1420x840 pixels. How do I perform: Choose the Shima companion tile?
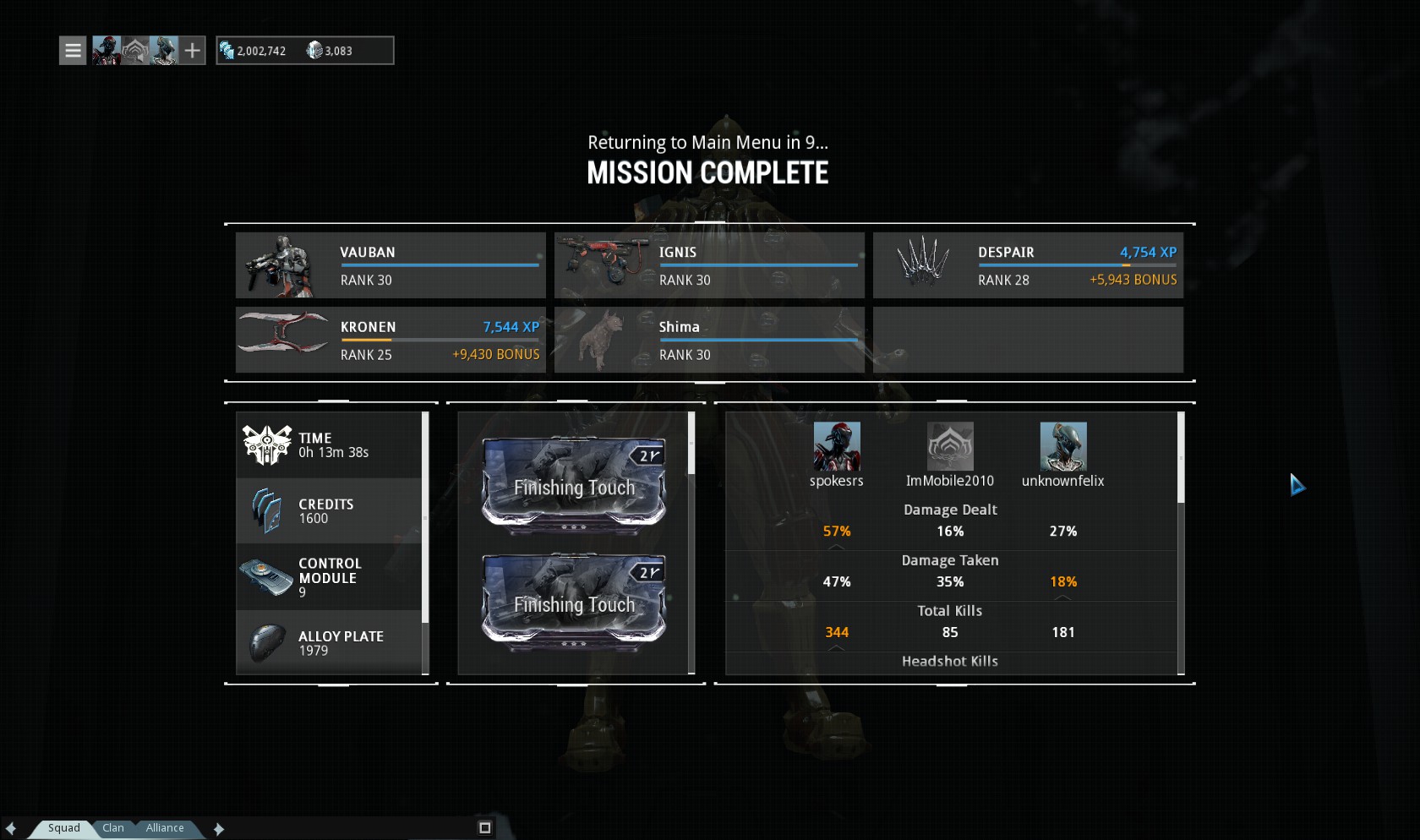[709, 340]
